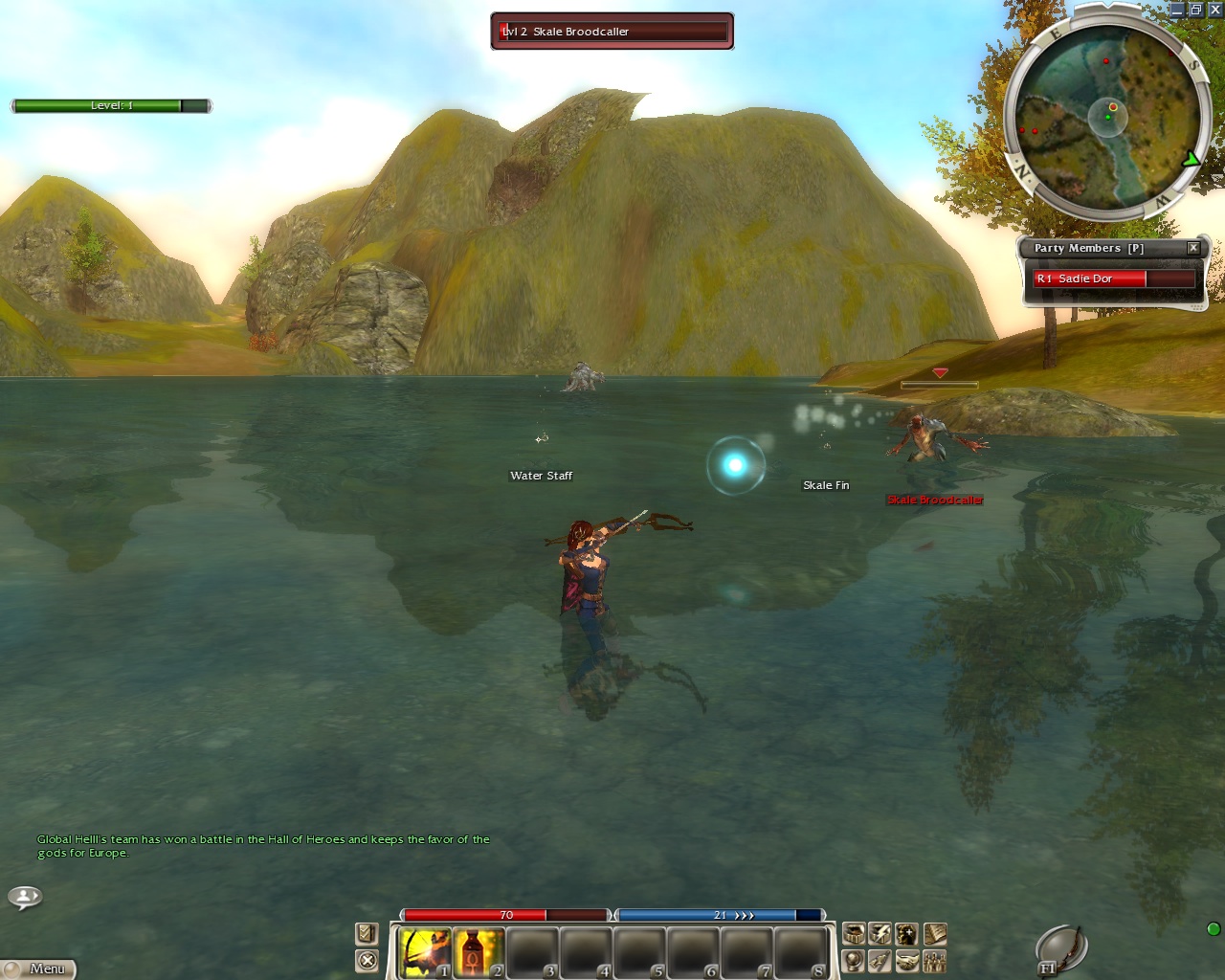
Task: Open the hero face panel icon
Action: coord(907,933)
